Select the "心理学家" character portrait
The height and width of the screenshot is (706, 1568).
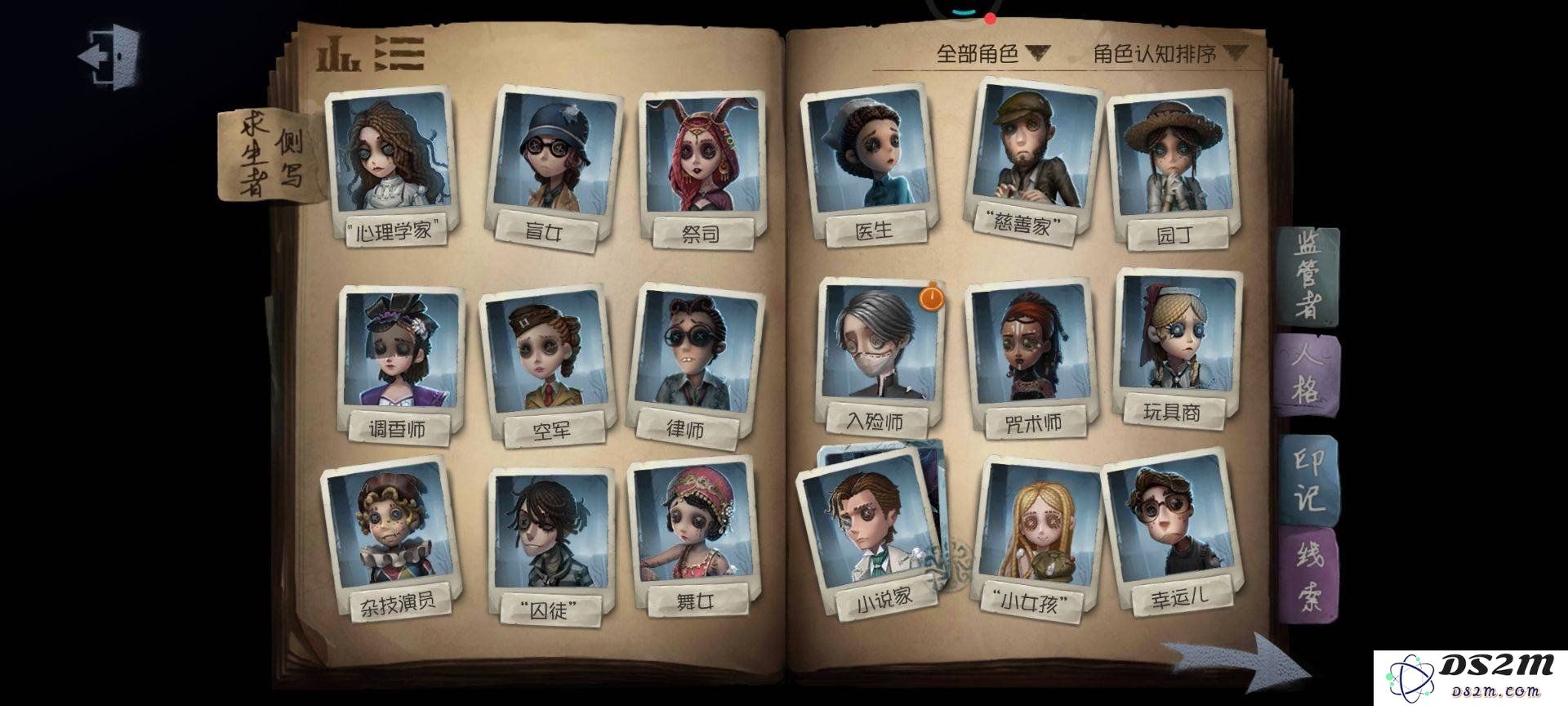393,163
